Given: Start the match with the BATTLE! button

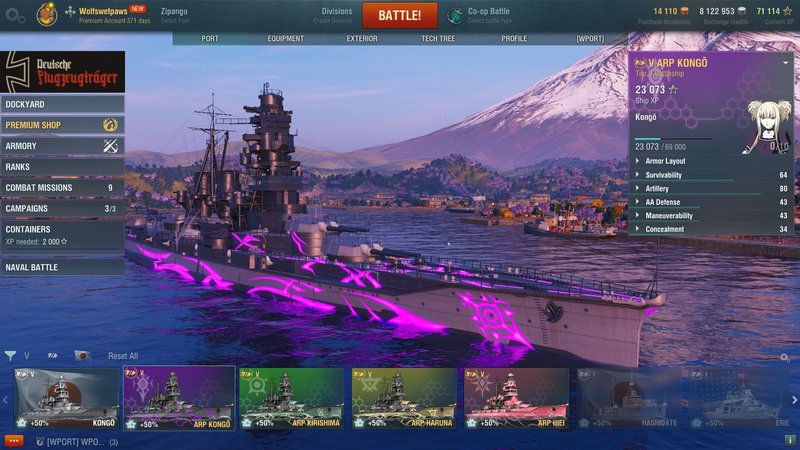Looking at the screenshot, I should coord(407,15).
